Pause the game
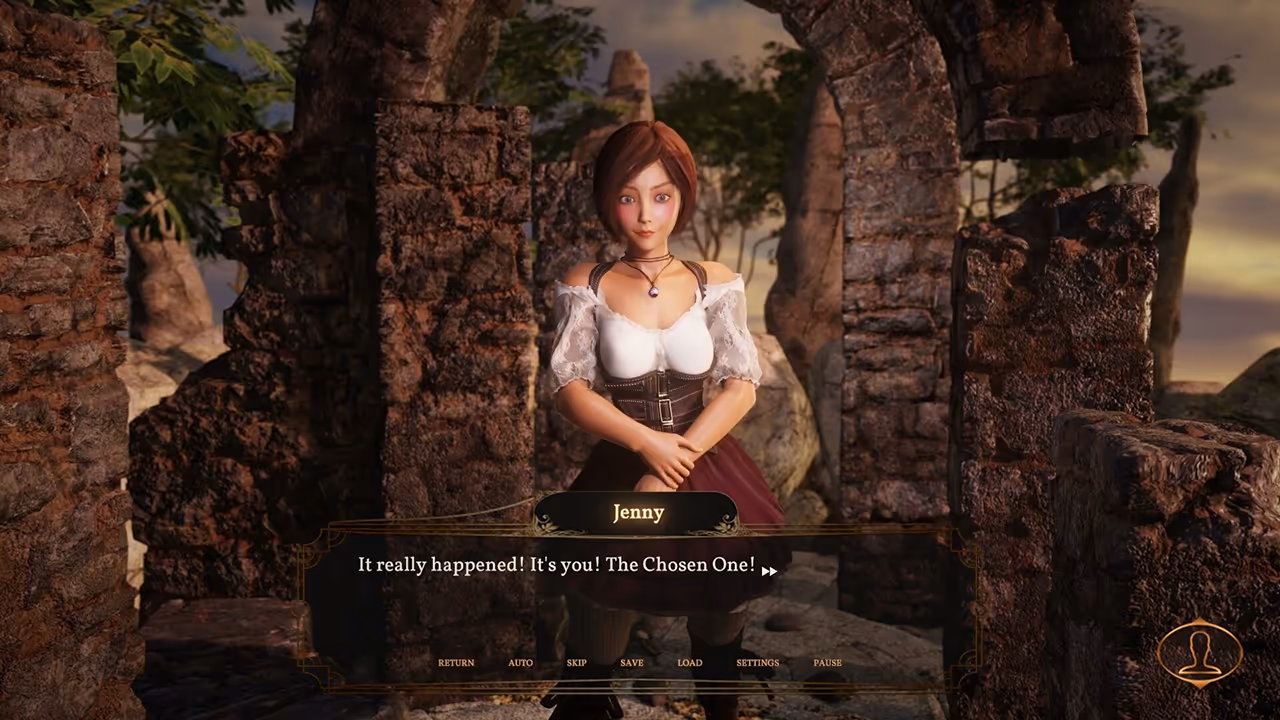Image resolution: width=1280 pixels, height=720 pixels. 827,663
